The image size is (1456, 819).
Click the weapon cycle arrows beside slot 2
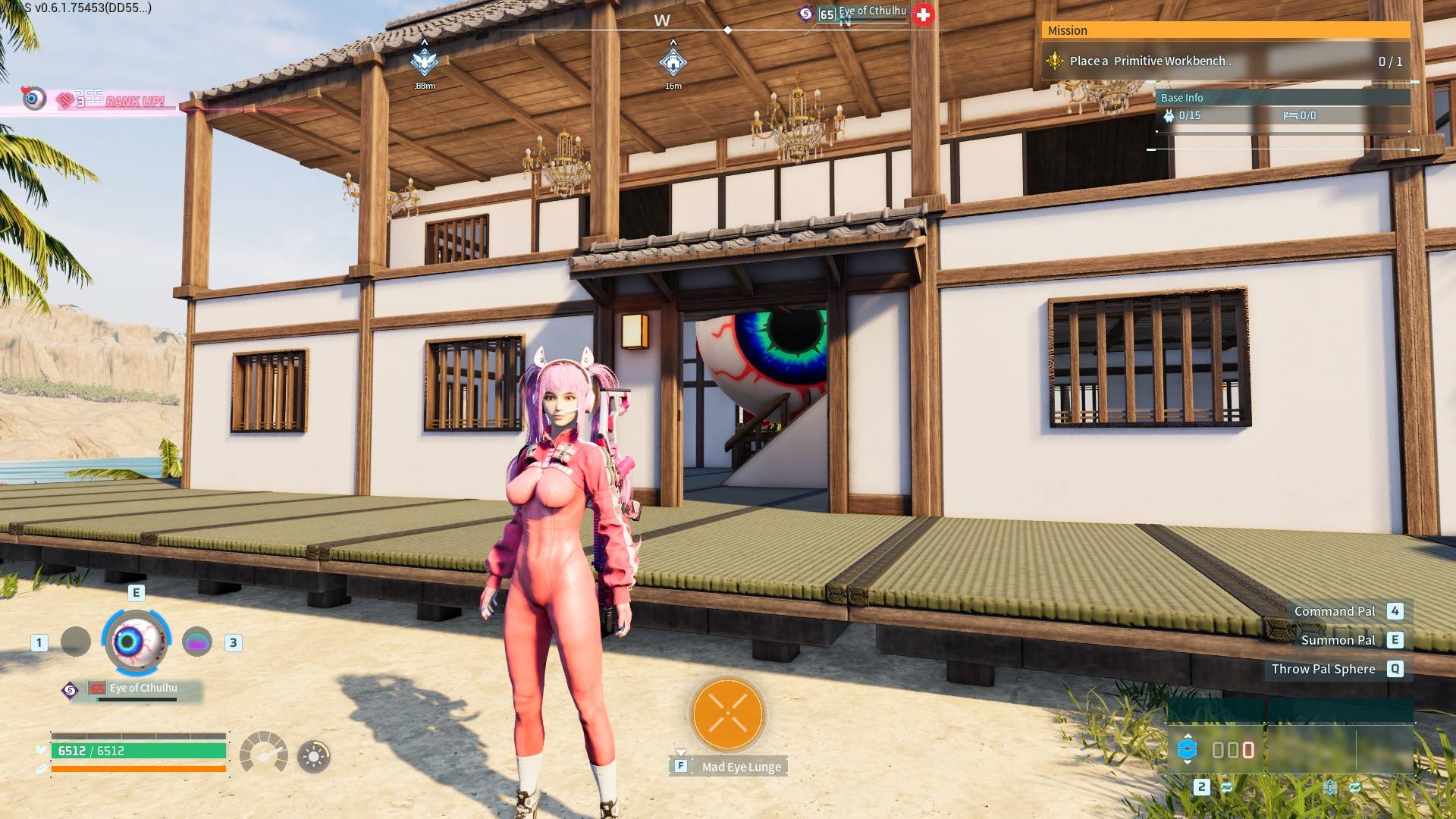[x=1227, y=789]
